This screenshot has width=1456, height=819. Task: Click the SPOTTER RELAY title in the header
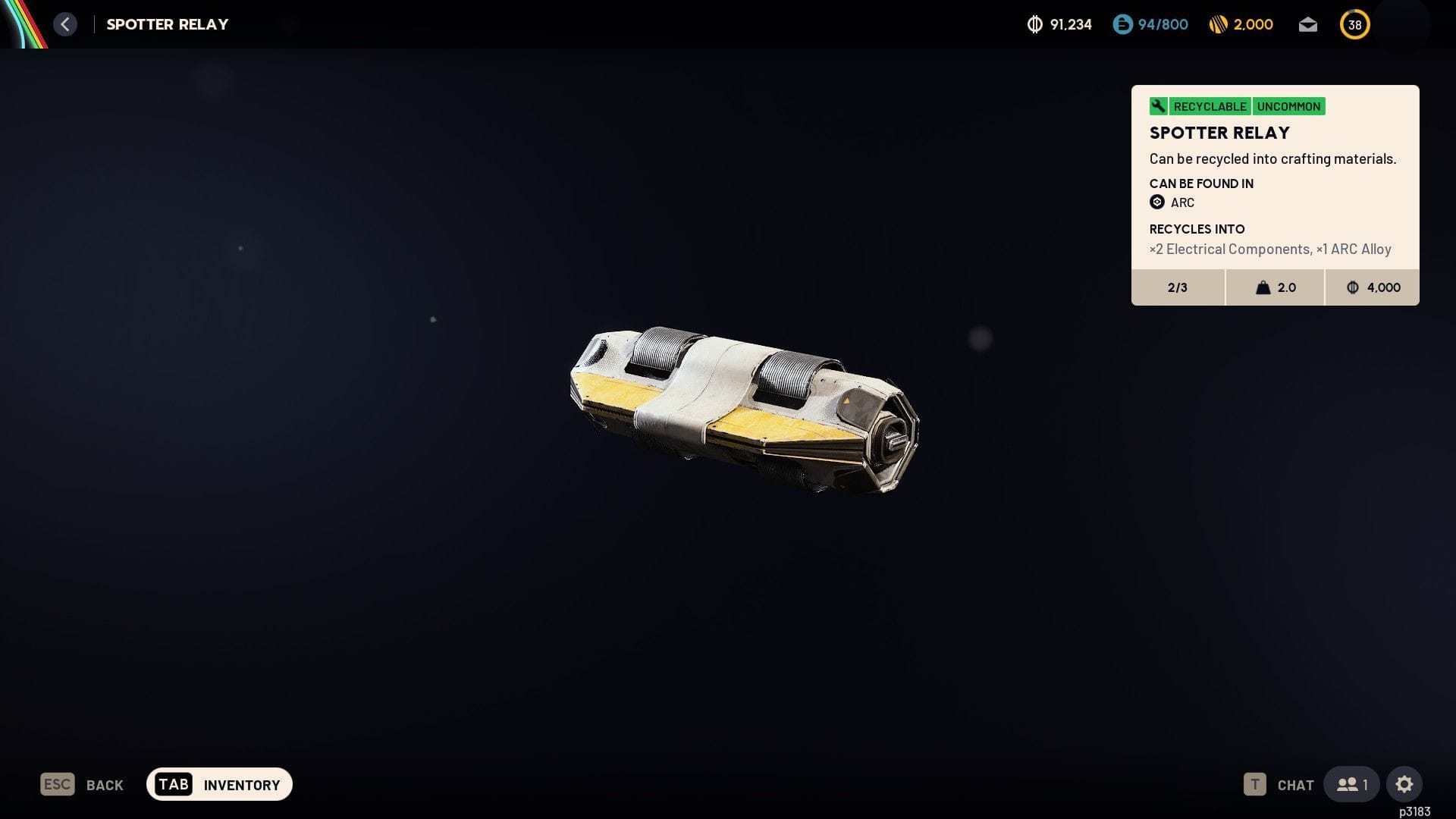(166, 24)
